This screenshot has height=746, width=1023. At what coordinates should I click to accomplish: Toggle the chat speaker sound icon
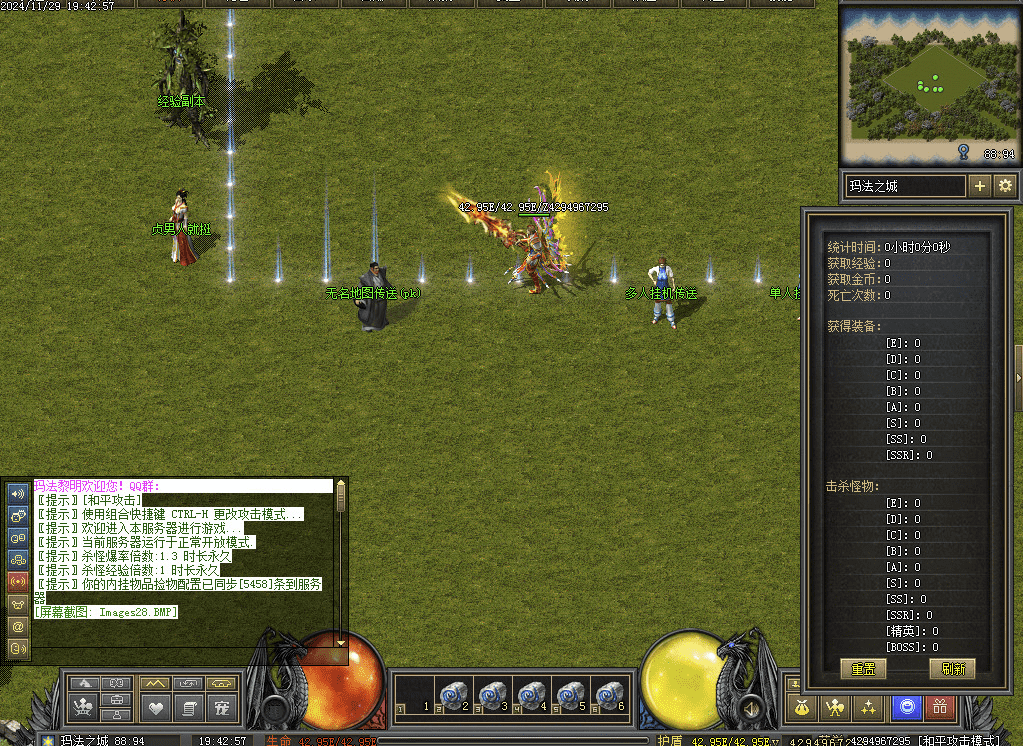point(17,493)
